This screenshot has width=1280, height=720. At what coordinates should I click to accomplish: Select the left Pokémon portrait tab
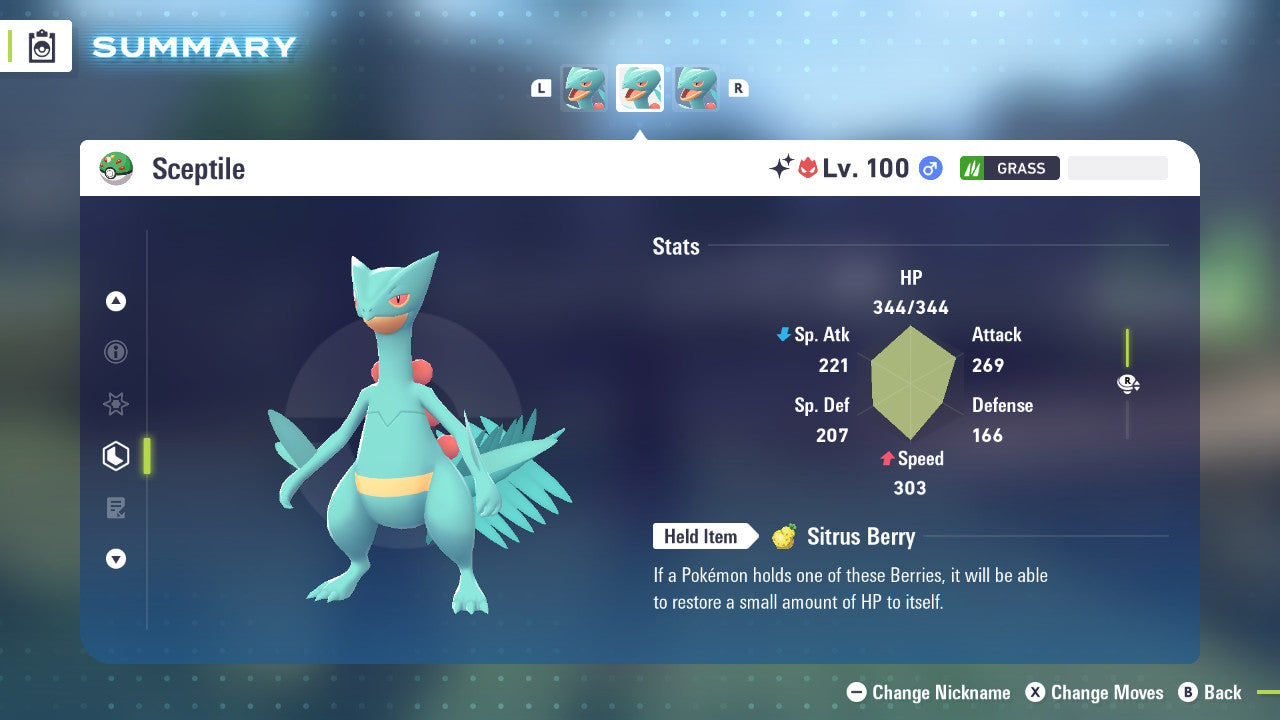coord(585,88)
